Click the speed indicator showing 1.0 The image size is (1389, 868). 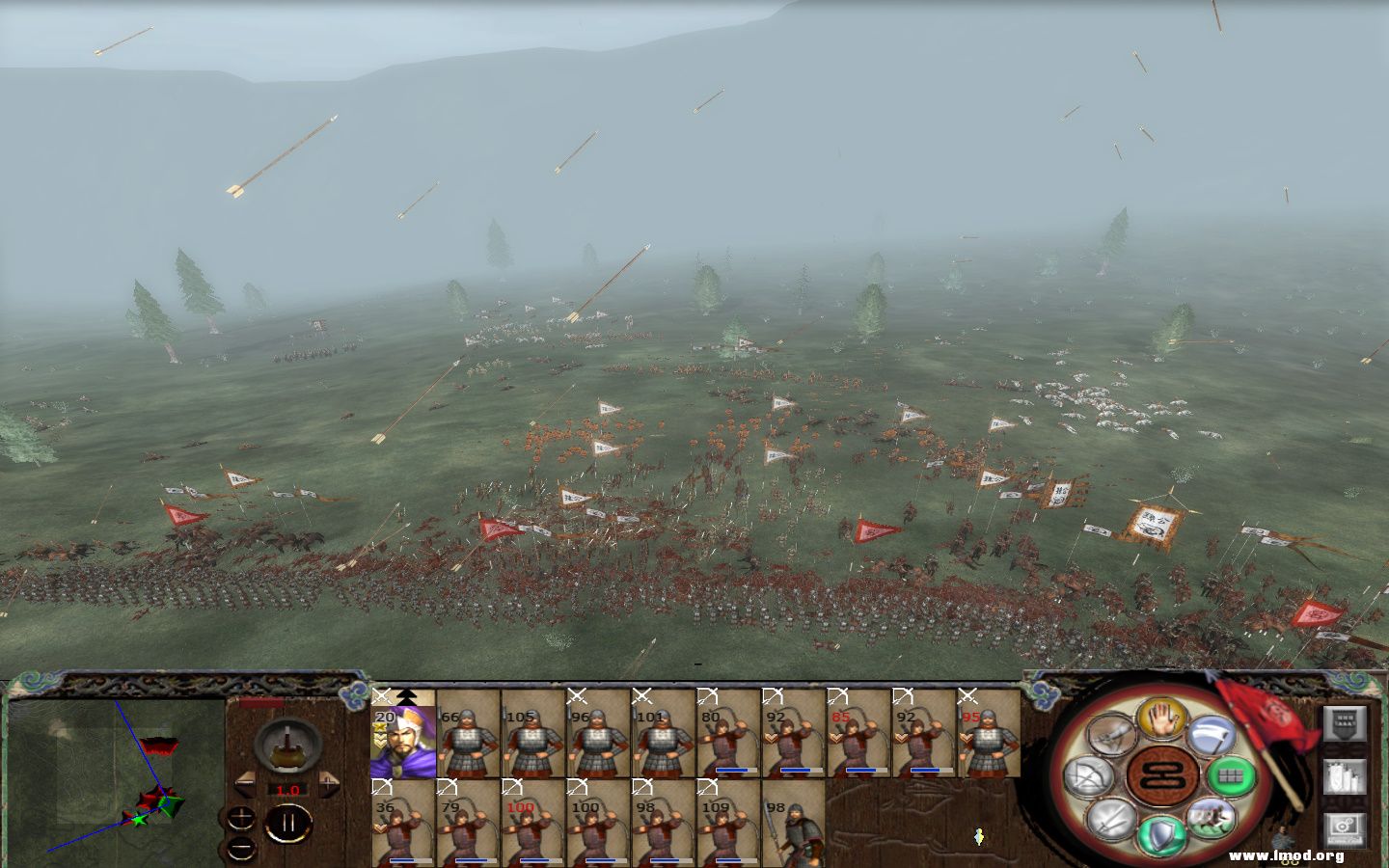287,789
